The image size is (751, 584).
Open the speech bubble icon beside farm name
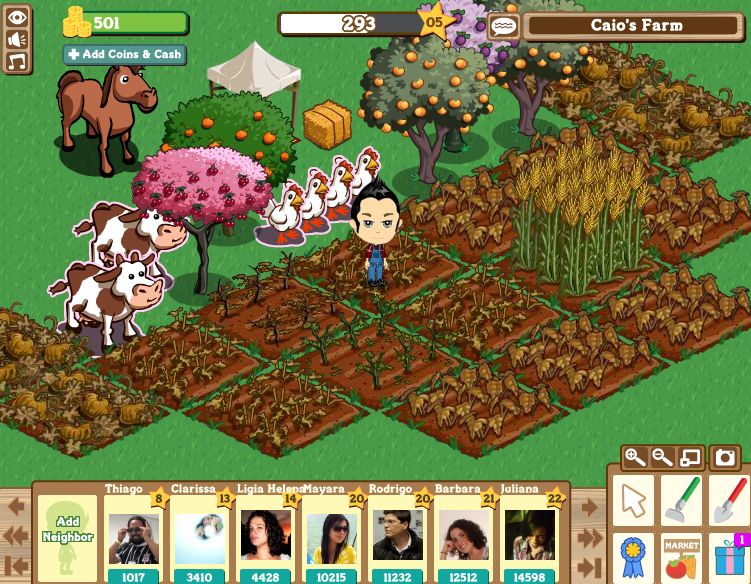click(504, 26)
